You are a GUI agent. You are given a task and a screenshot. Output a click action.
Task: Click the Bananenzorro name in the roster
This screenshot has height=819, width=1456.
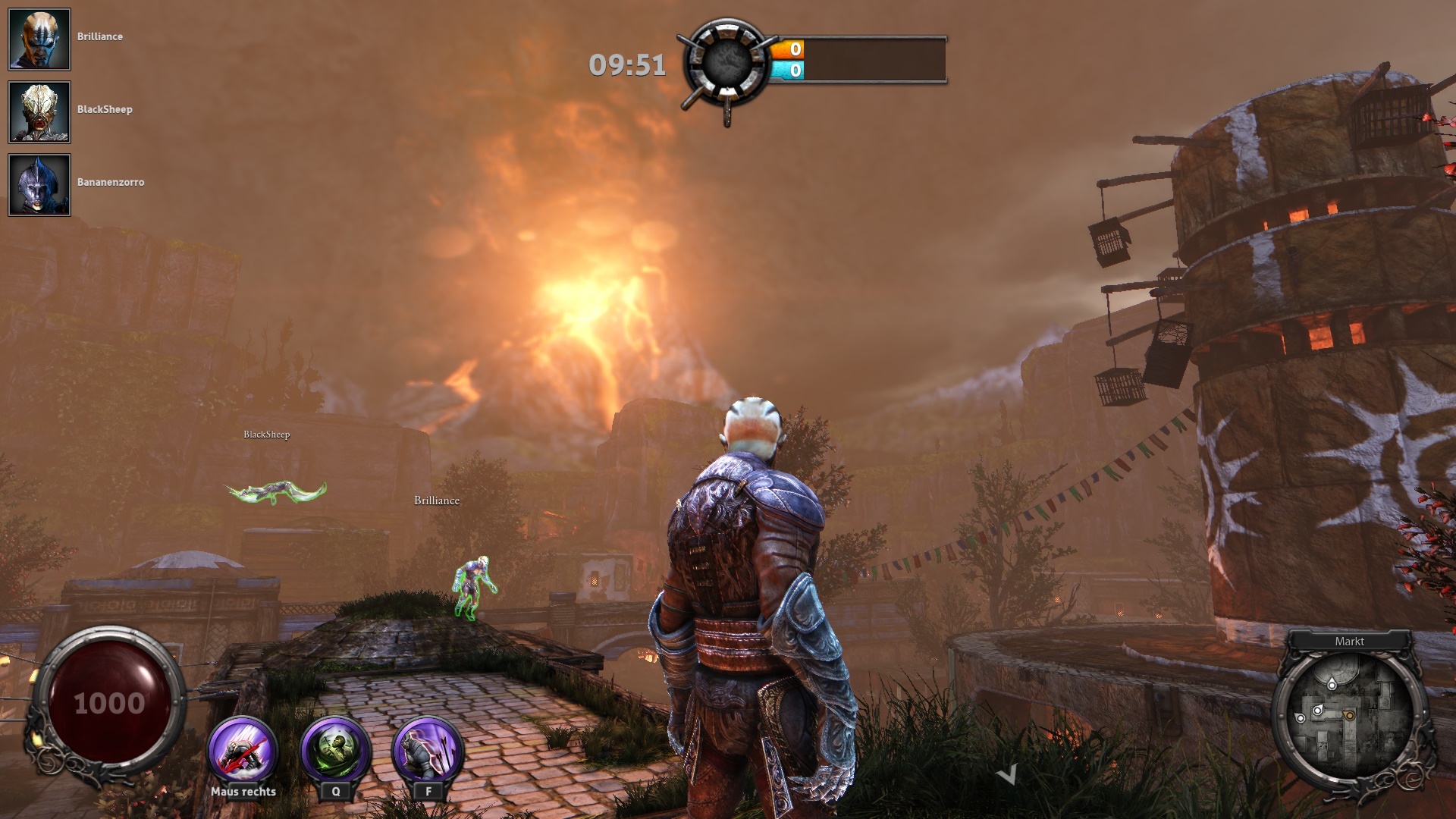point(111,182)
